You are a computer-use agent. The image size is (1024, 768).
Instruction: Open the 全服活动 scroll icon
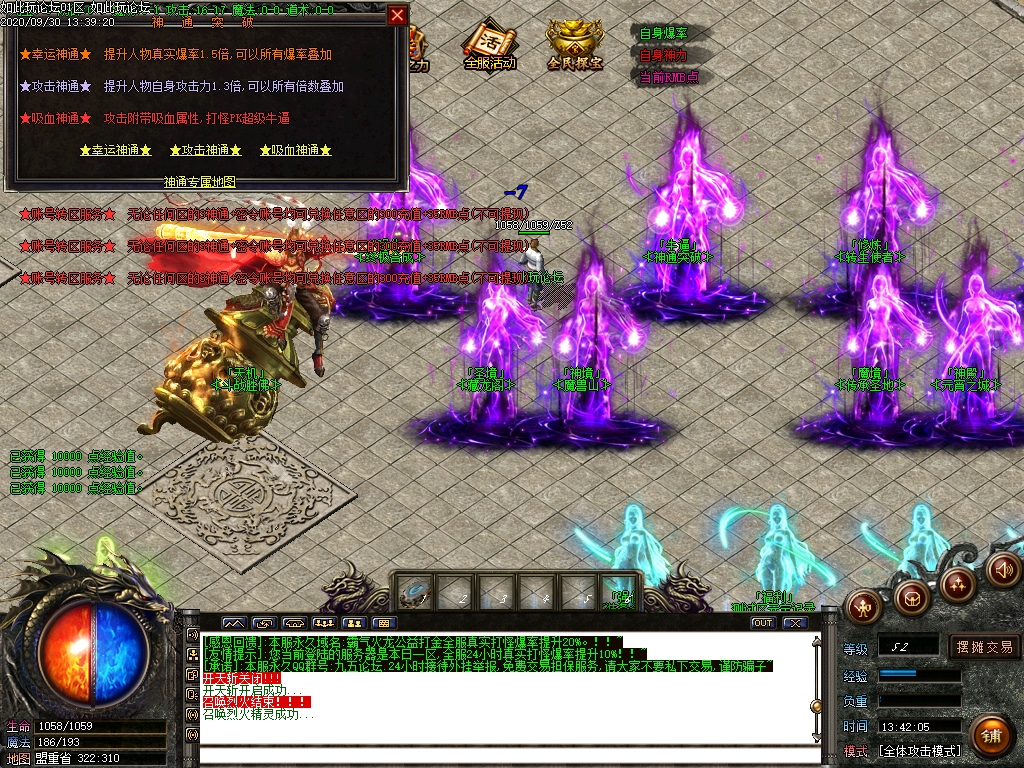[x=490, y=45]
